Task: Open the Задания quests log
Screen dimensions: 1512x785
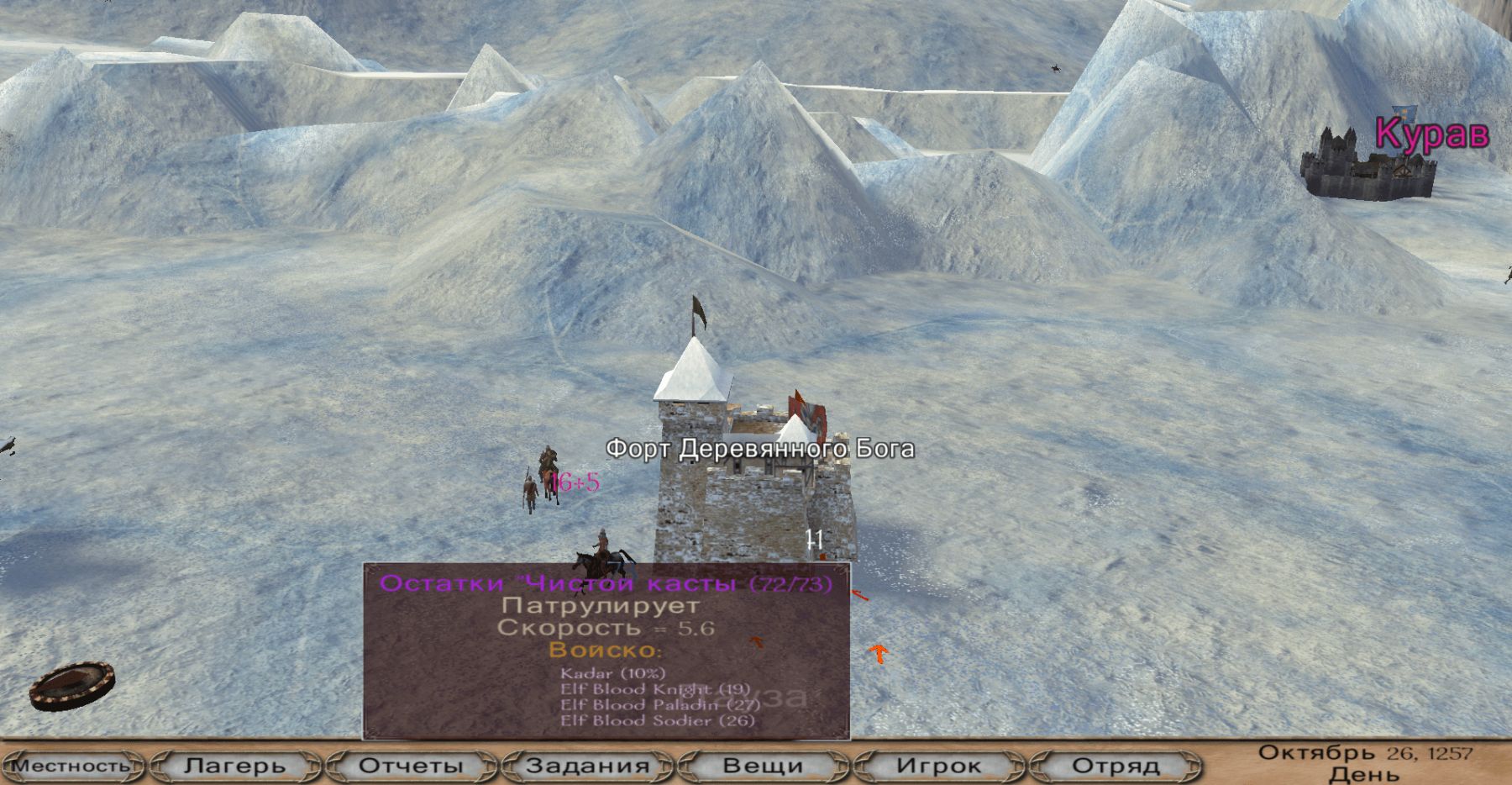Action: coord(587,766)
